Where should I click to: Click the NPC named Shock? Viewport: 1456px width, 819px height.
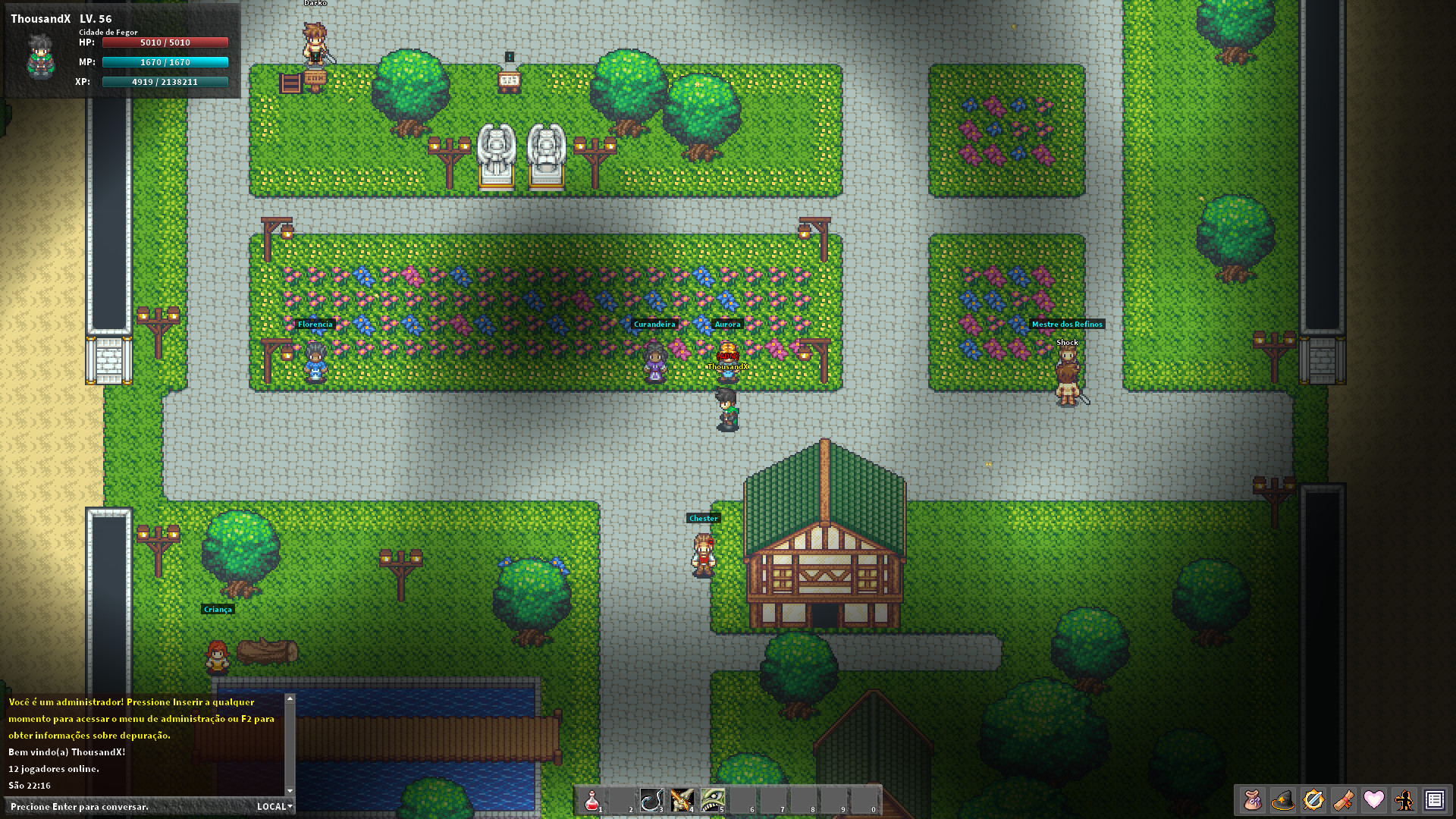(x=1066, y=372)
